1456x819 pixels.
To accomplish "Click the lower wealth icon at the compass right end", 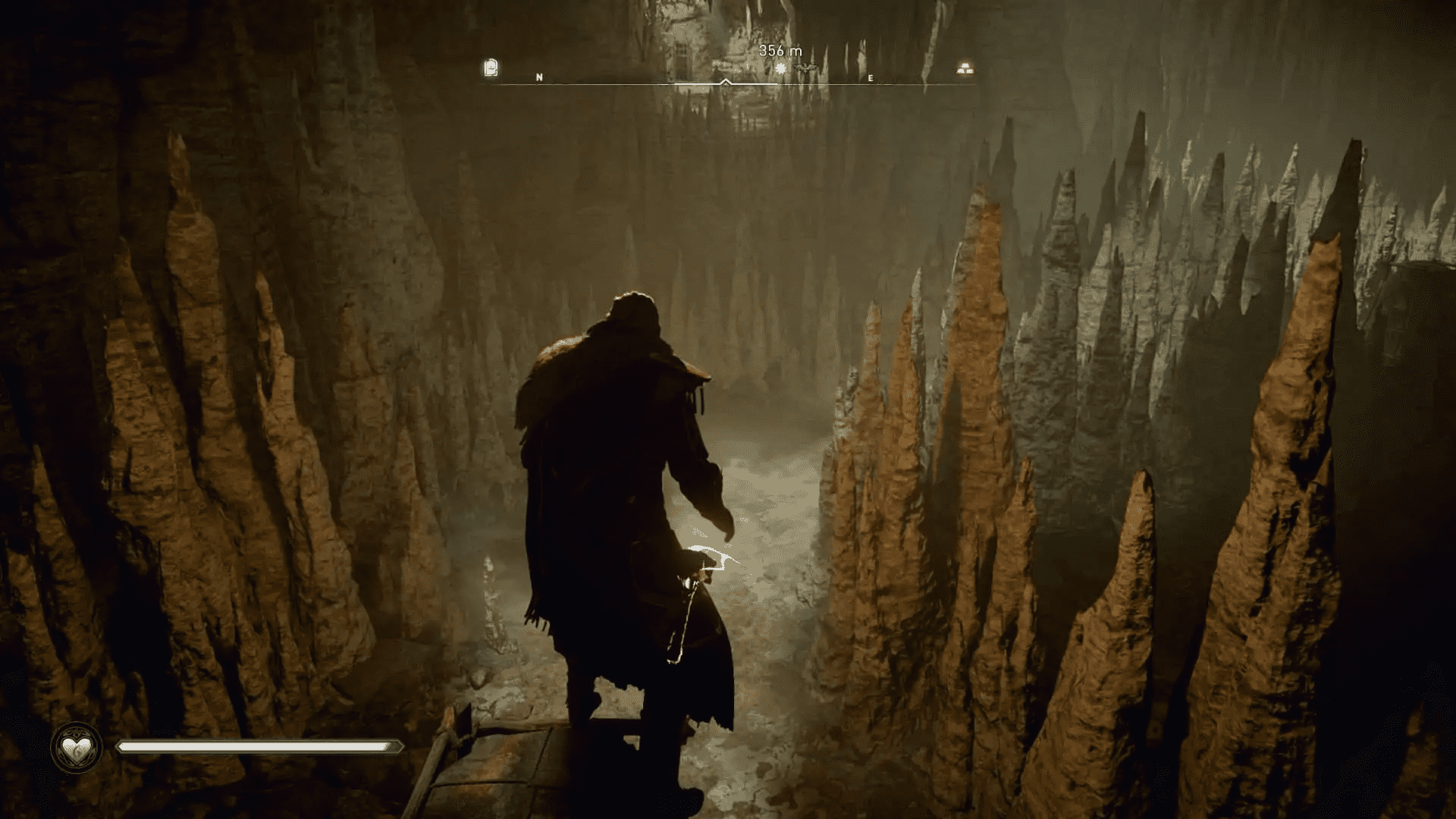I will tap(965, 72).
